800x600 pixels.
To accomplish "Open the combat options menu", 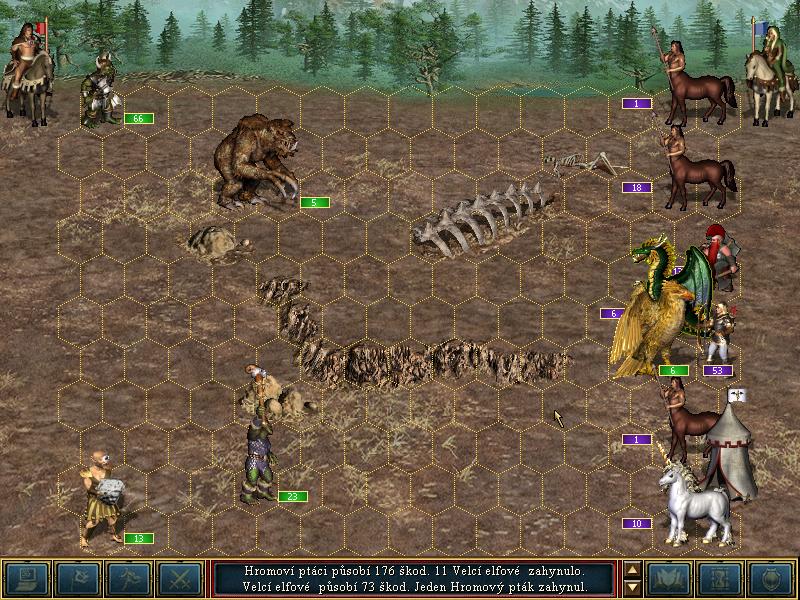I will (25, 578).
